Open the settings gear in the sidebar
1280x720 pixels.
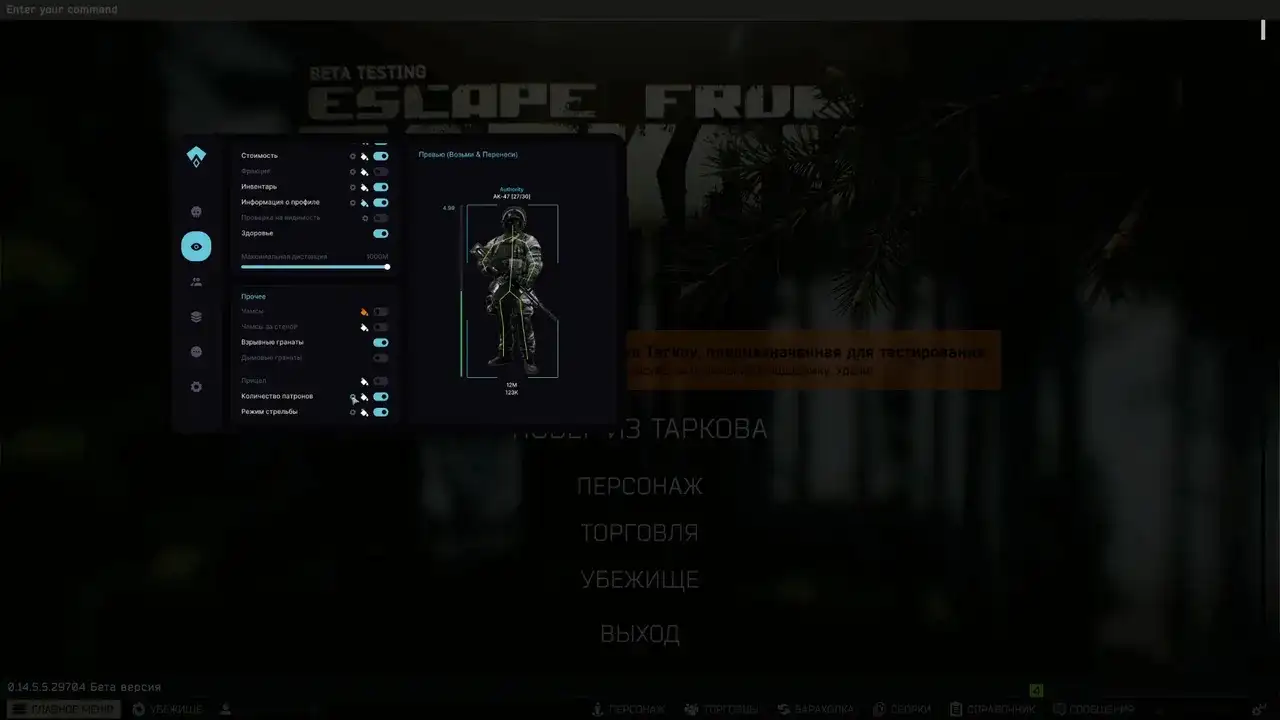pyautogui.click(x=194, y=386)
